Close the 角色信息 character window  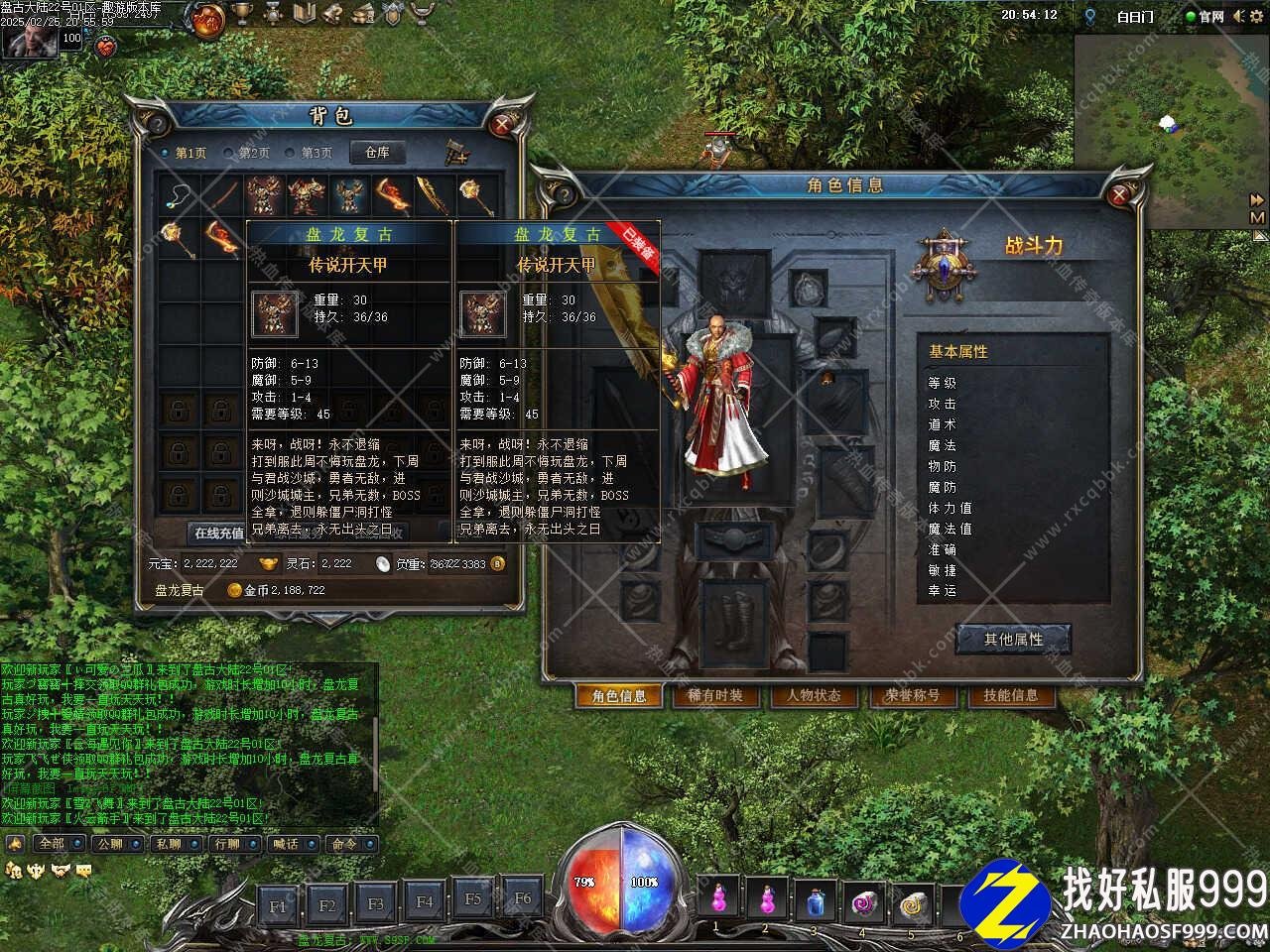[x=1120, y=195]
